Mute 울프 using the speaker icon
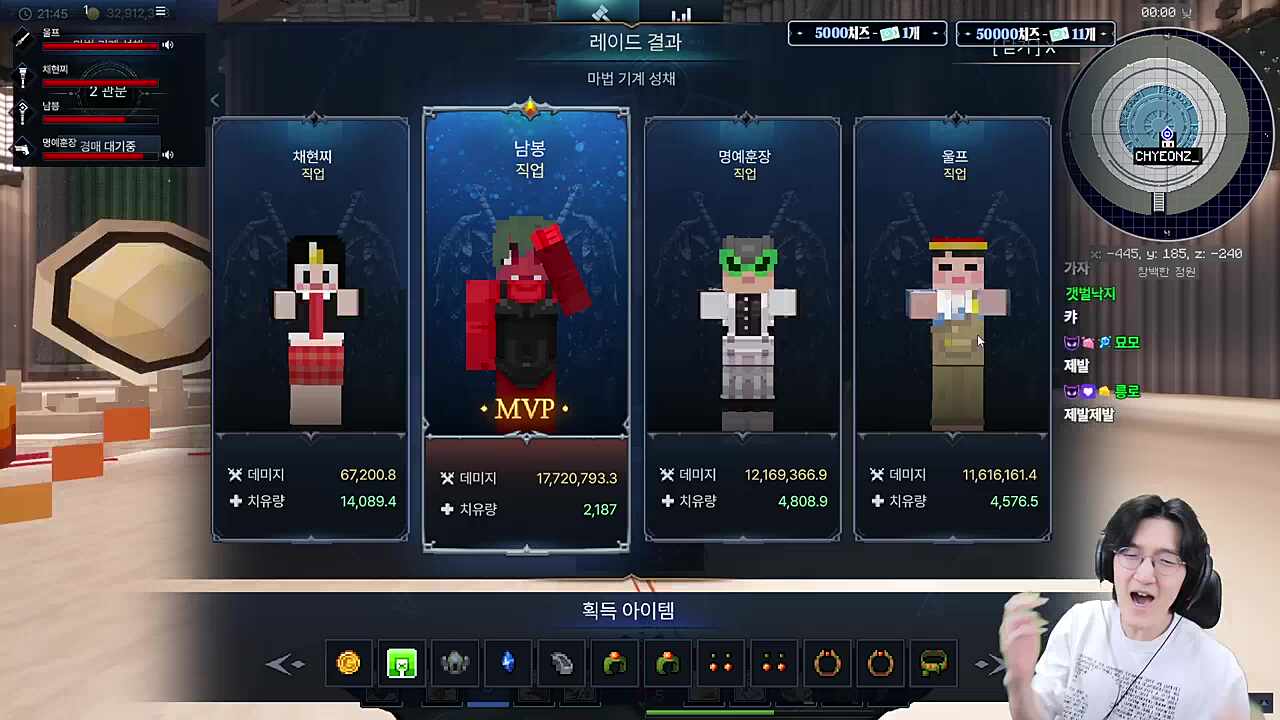Viewport: 1280px width, 720px height. tap(167, 45)
